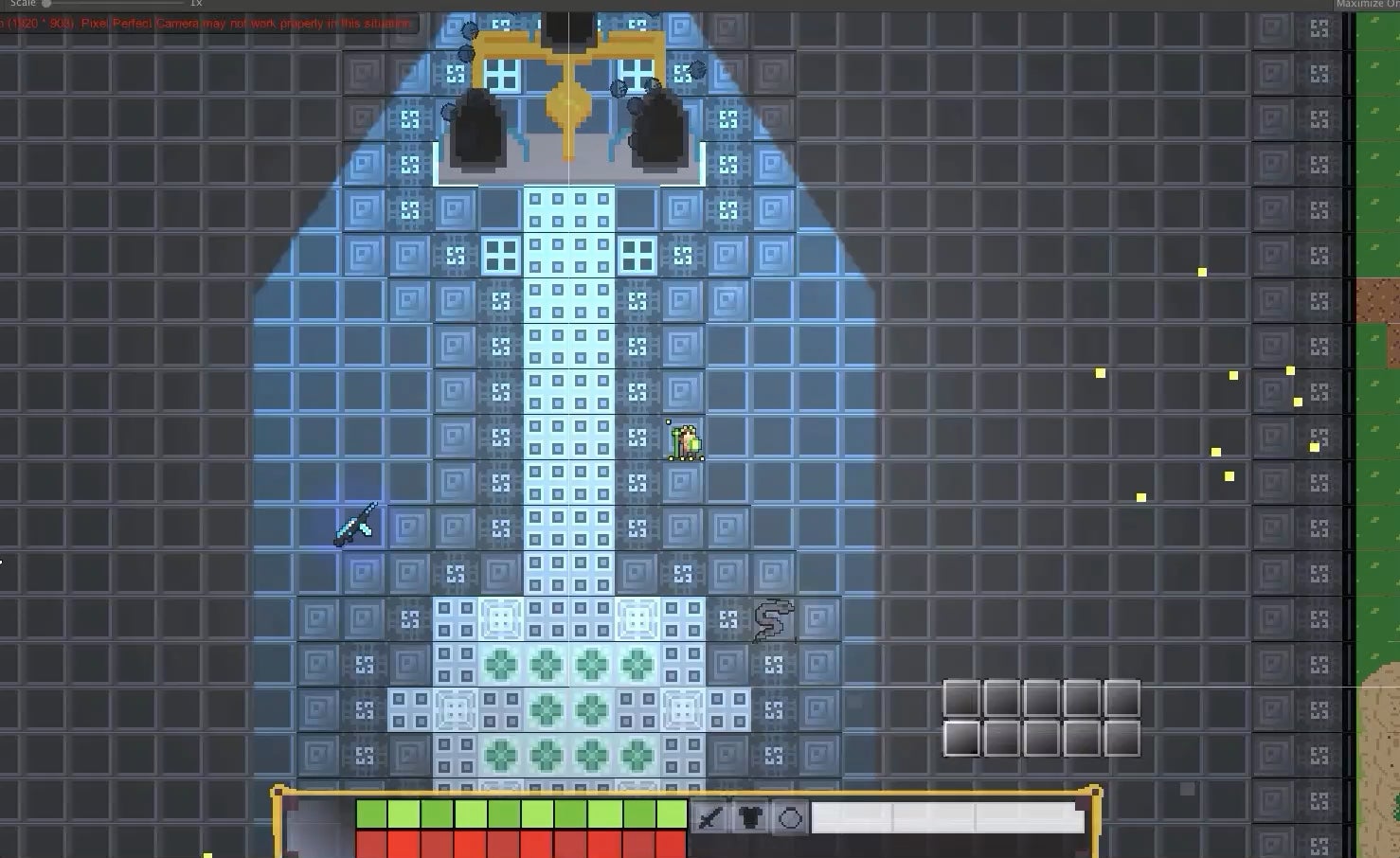Screen dimensions: 1400x858
Task: Click a yellow firefly particle
Action: tap(1201, 272)
